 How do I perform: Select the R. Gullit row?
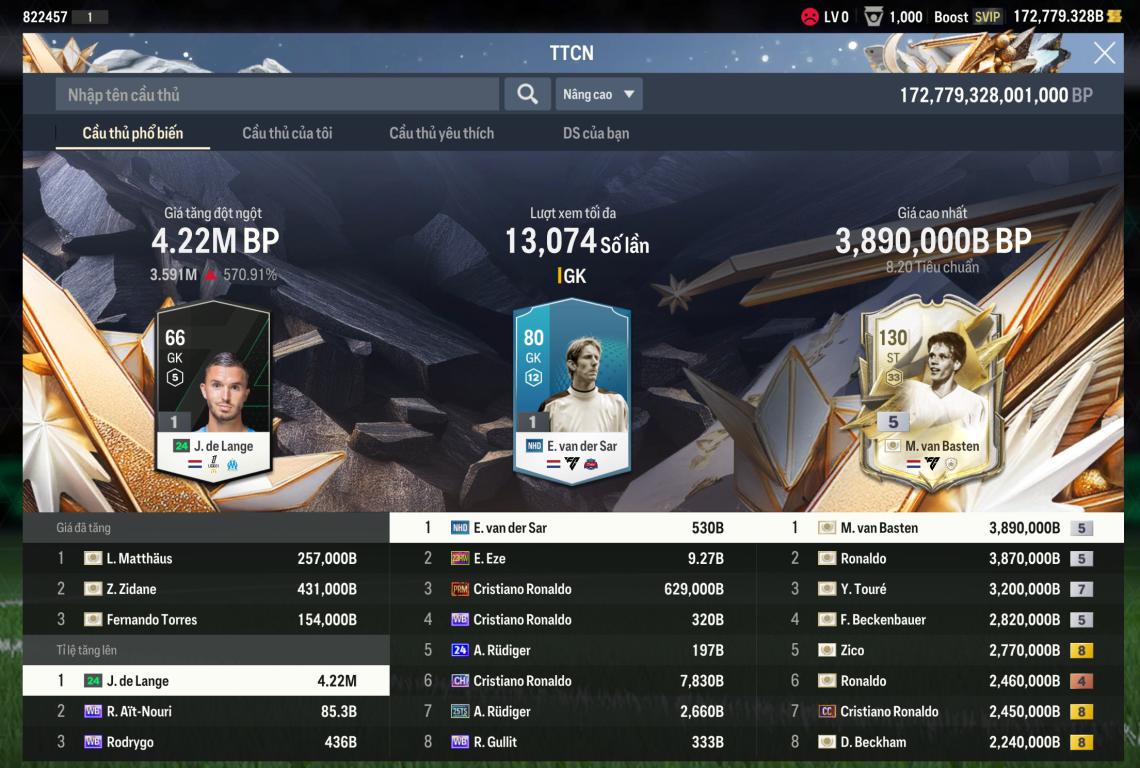(572, 742)
